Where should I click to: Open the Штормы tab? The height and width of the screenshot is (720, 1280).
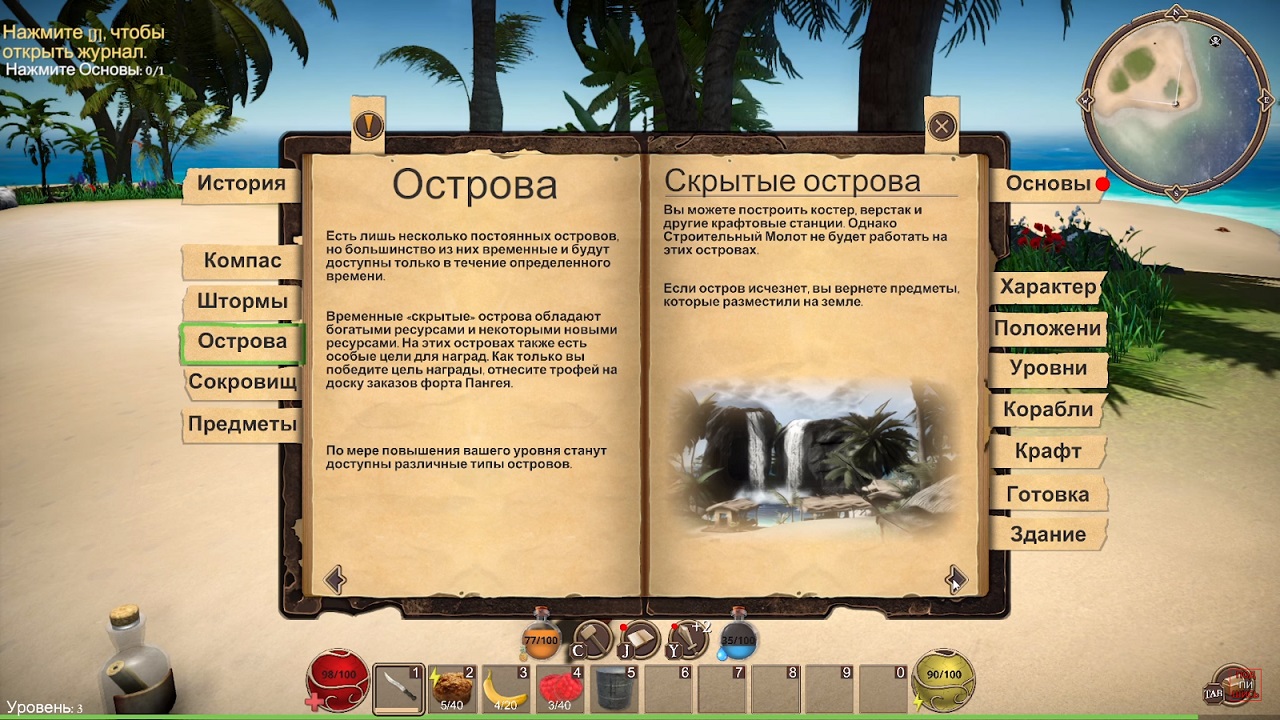[x=241, y=301]
